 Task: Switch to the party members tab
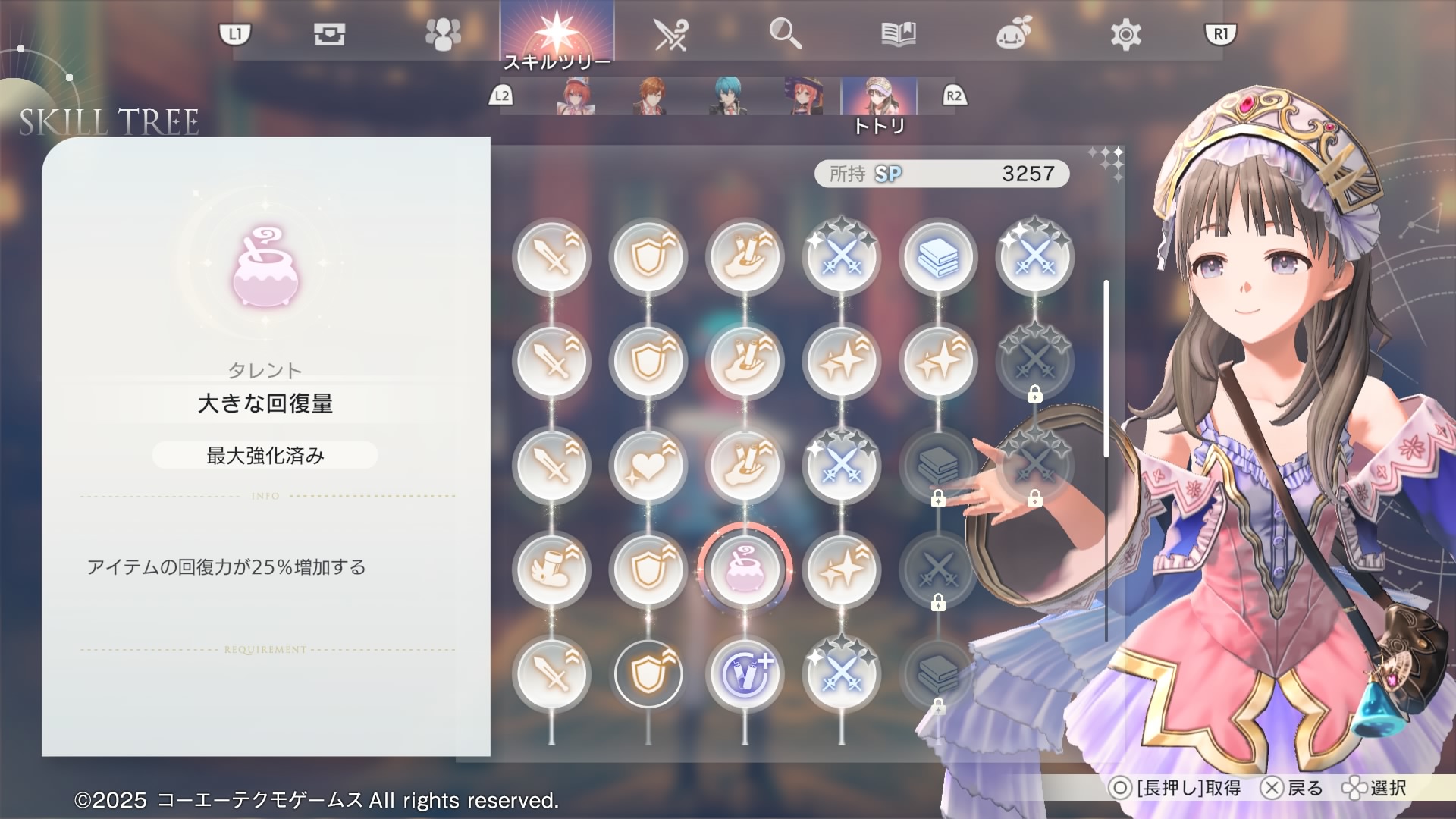[x=443, y=35]
